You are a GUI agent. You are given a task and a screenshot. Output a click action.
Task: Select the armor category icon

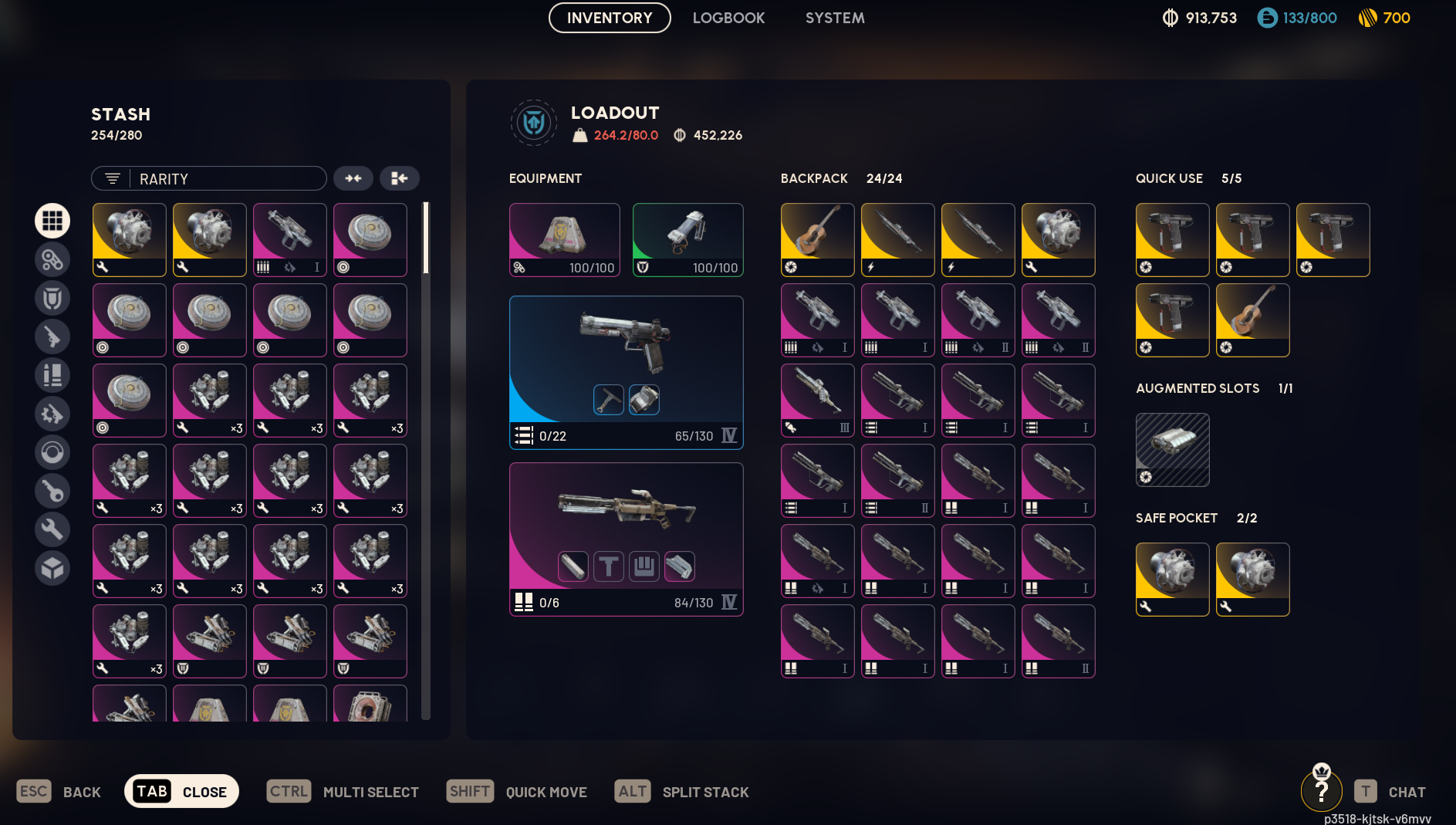click(52, 298)
